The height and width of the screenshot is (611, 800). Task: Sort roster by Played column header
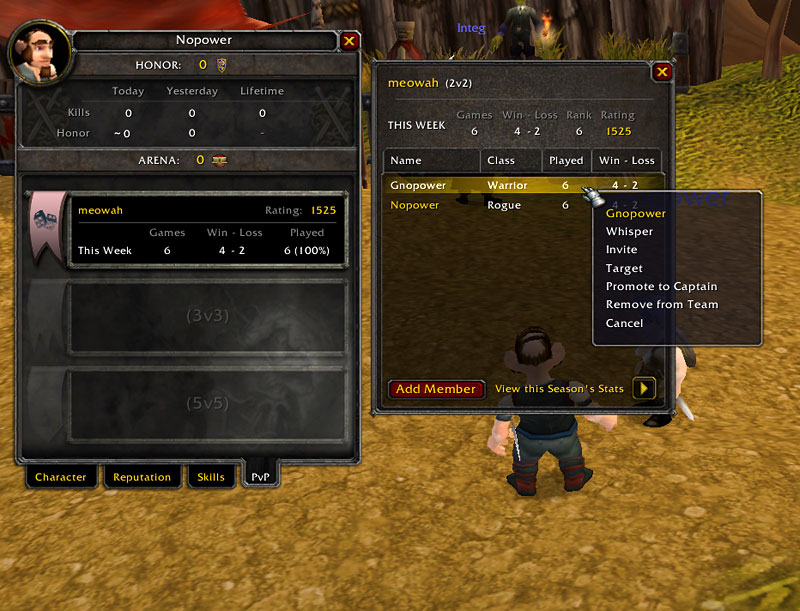click(566, 160)
